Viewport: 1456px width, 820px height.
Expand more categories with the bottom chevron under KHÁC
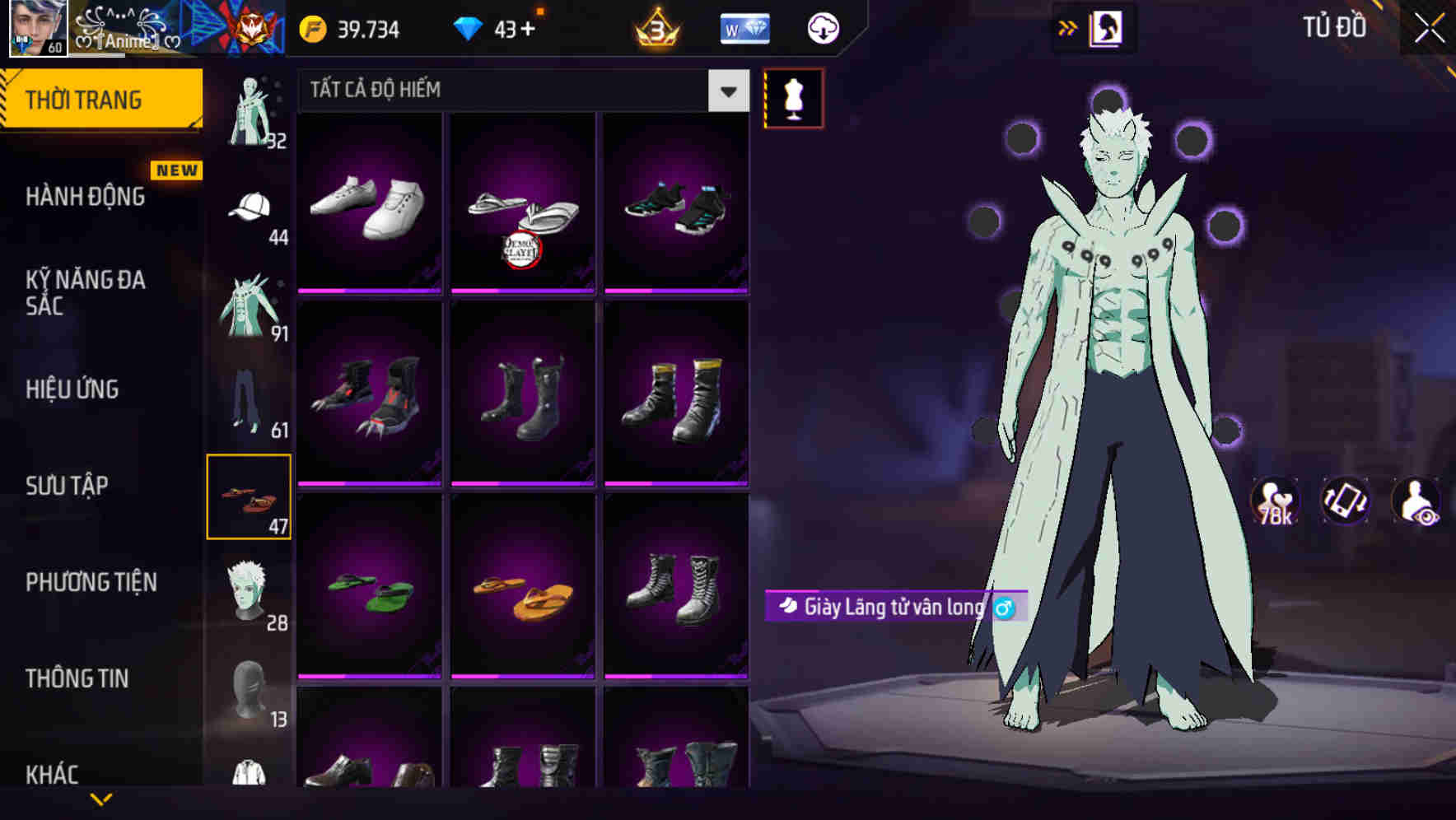pyautogui.click(x=101, y=799)
